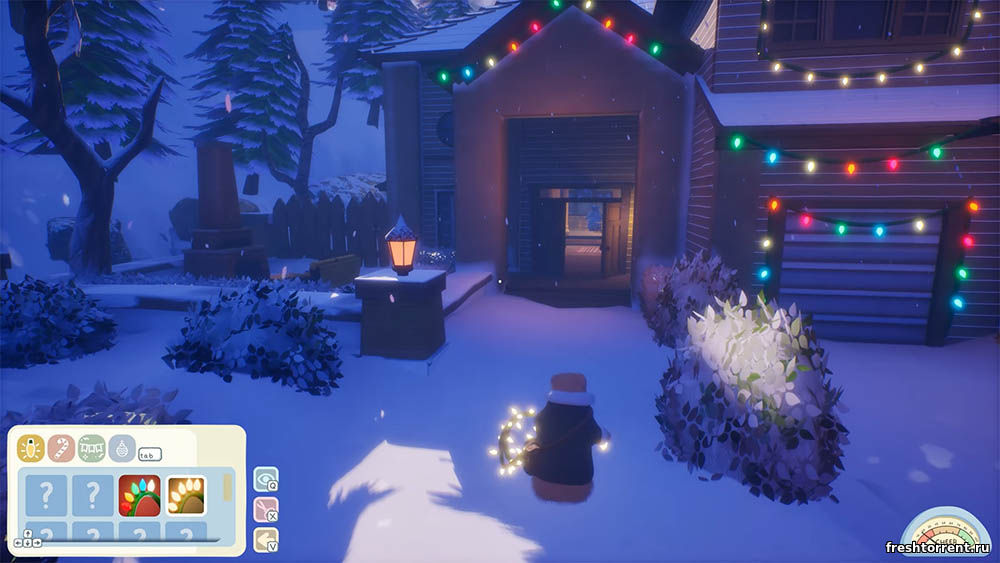
Task: Select the multicolored string lights item
Action: [x=139, y=495]
